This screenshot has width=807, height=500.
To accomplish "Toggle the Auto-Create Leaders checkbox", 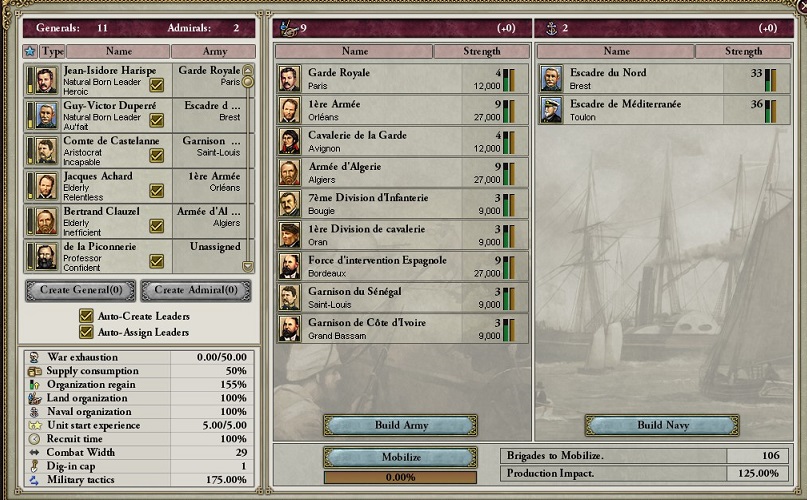I will 86,316.
